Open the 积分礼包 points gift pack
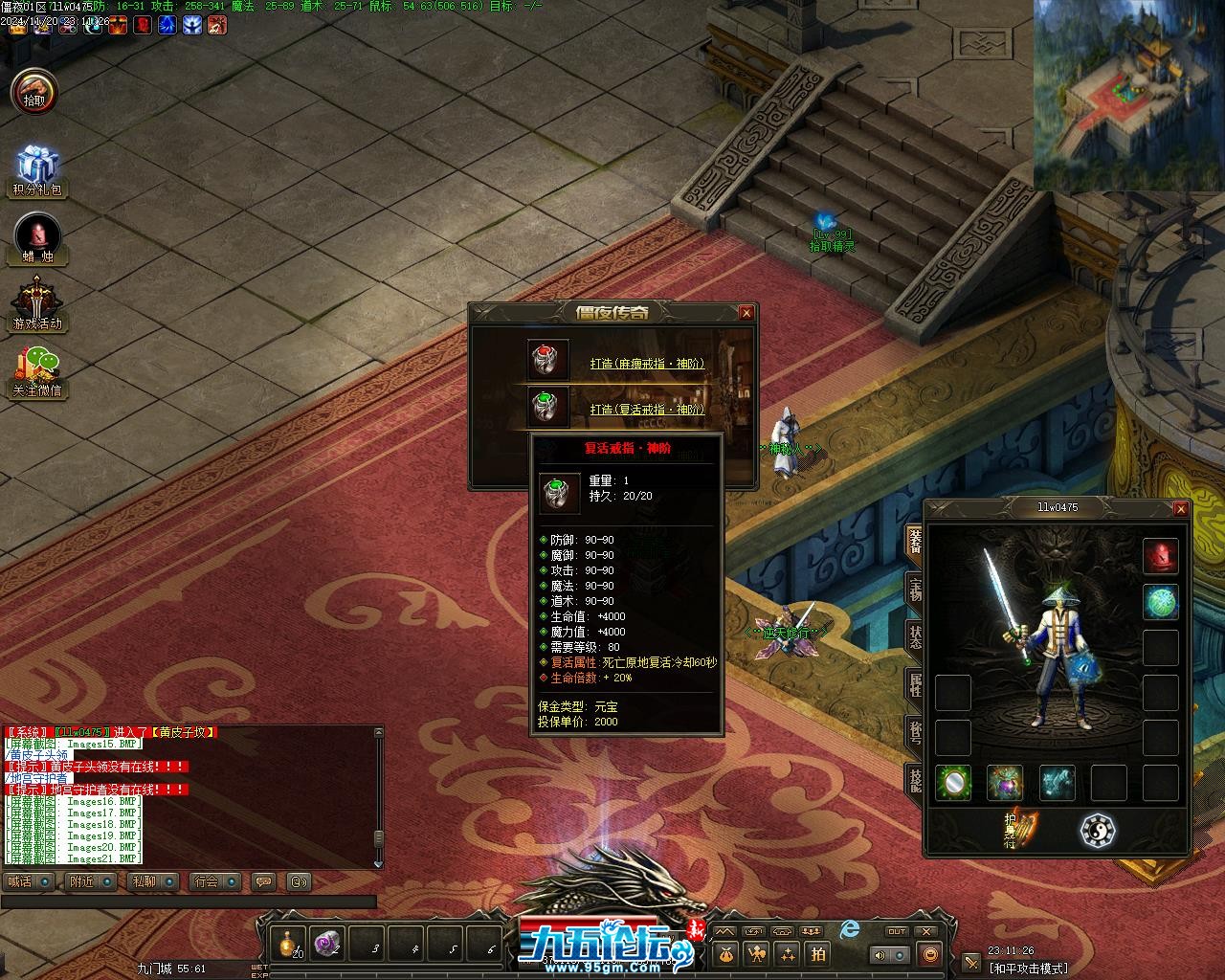Screen dimensions: 1225x980 click(x=36, y=168)
